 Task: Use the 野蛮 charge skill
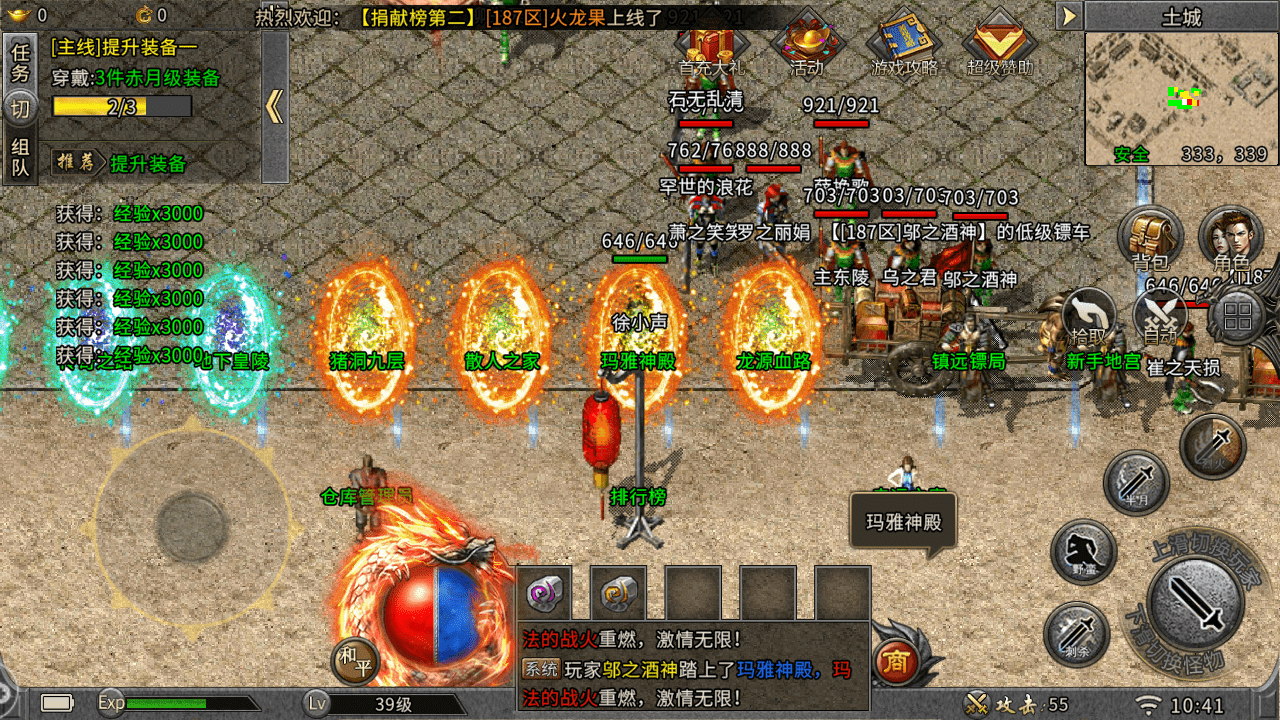click(x=1084, y=552)
